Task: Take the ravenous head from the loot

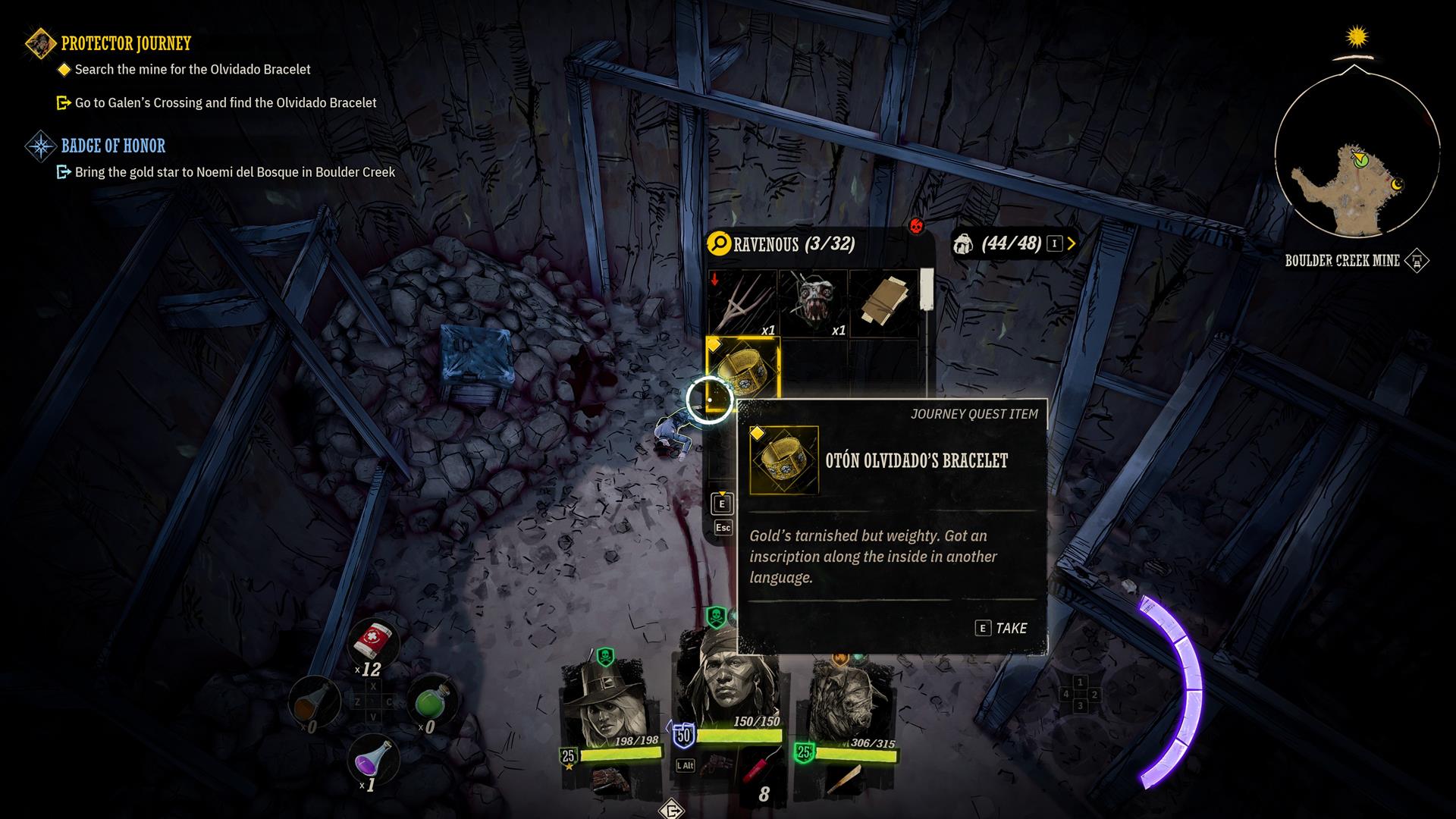Action: click(x=814, y=303)
